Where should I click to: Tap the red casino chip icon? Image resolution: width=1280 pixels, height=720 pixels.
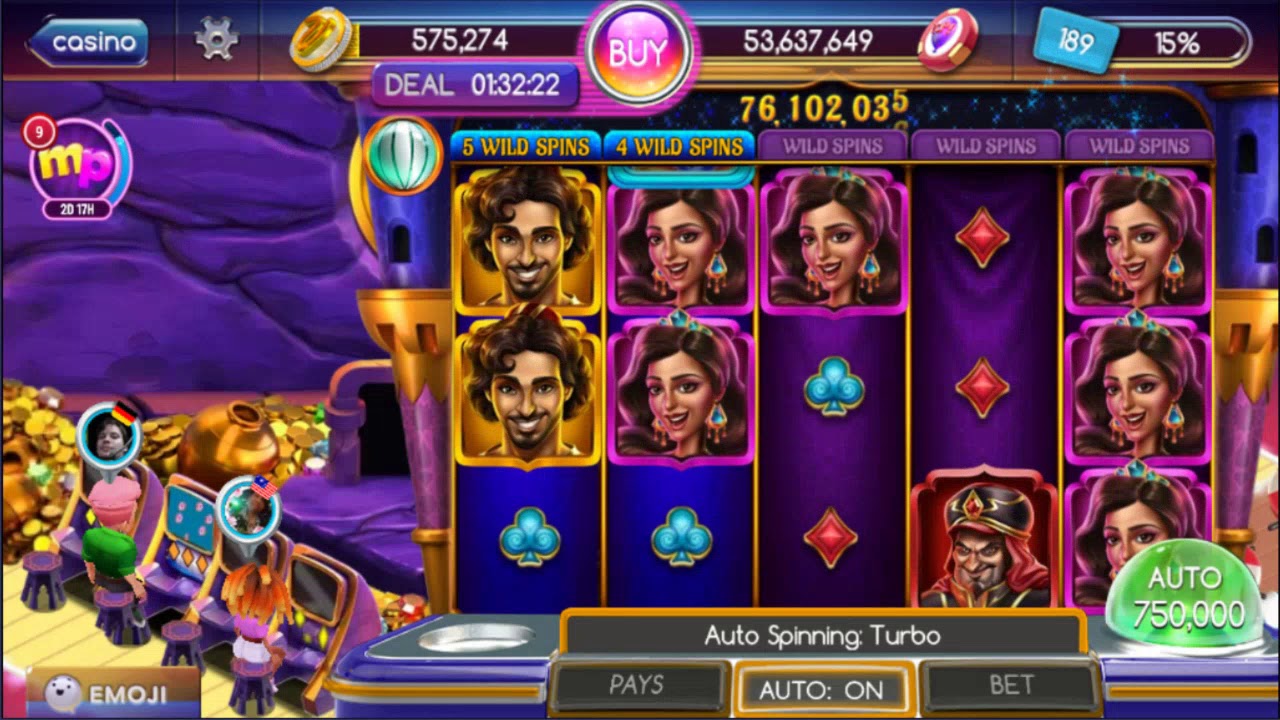click(x=947, y=40)
